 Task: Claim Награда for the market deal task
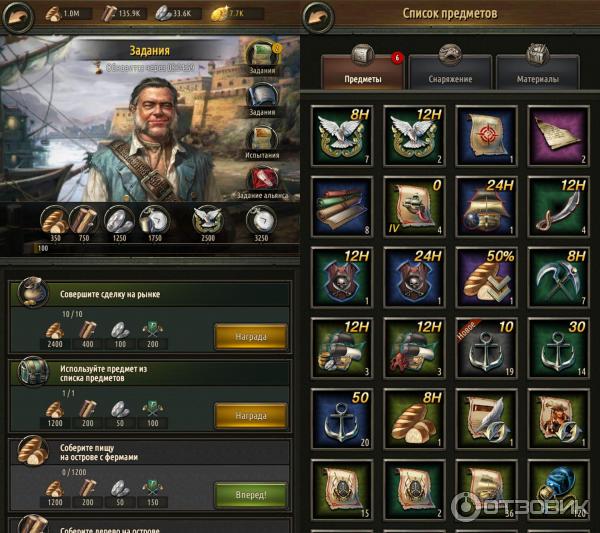[250, 336]
